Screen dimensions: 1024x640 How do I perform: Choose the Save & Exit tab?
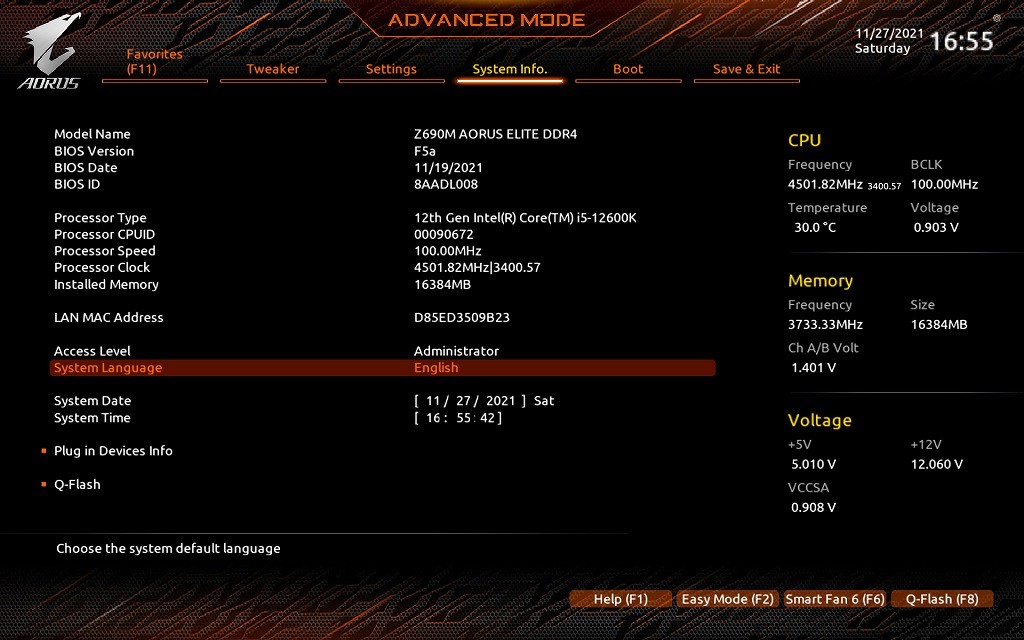point(746,69)
